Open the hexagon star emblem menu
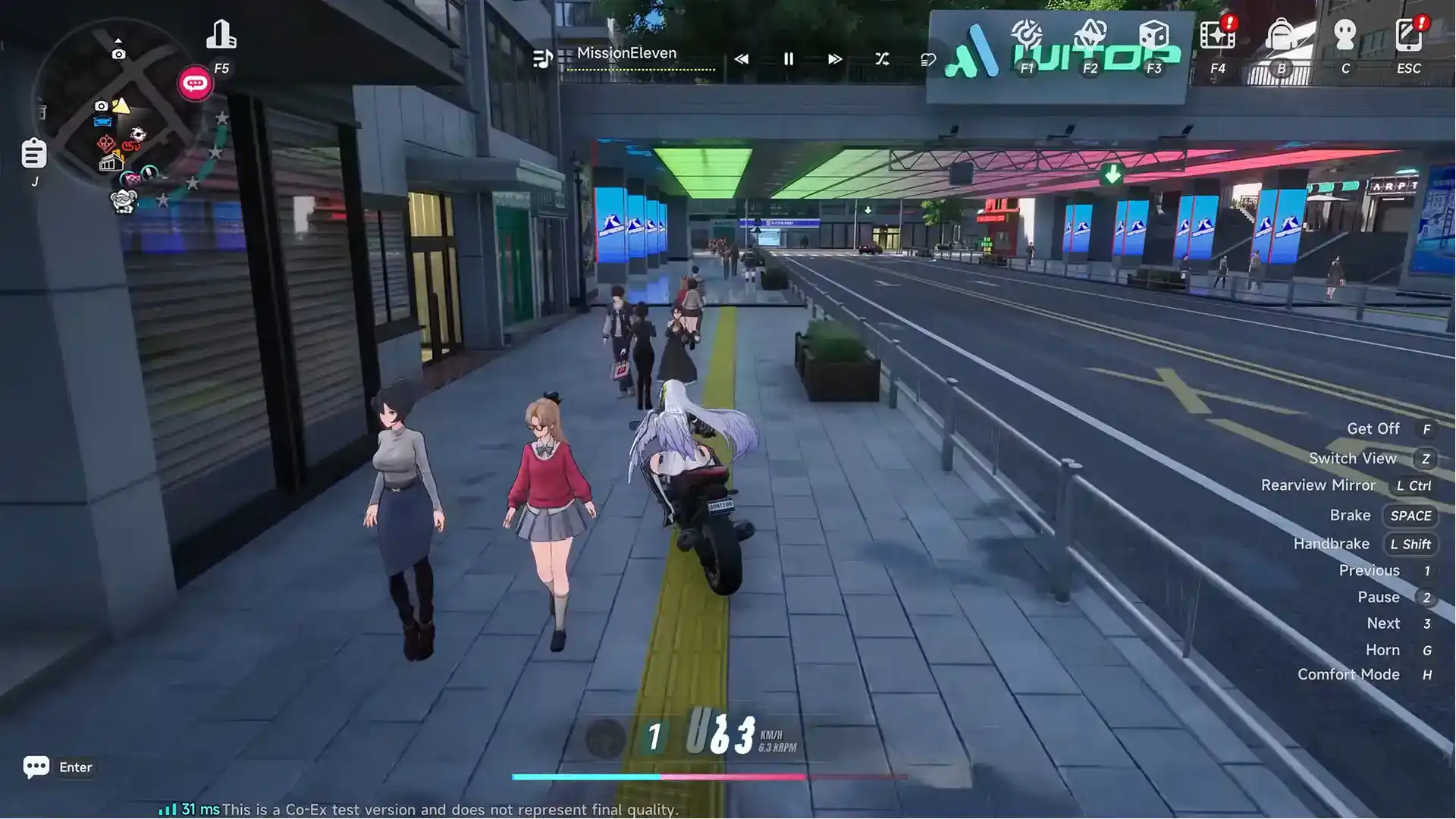Viewport: 1456px width, 819px height. tap(1090, 36)
